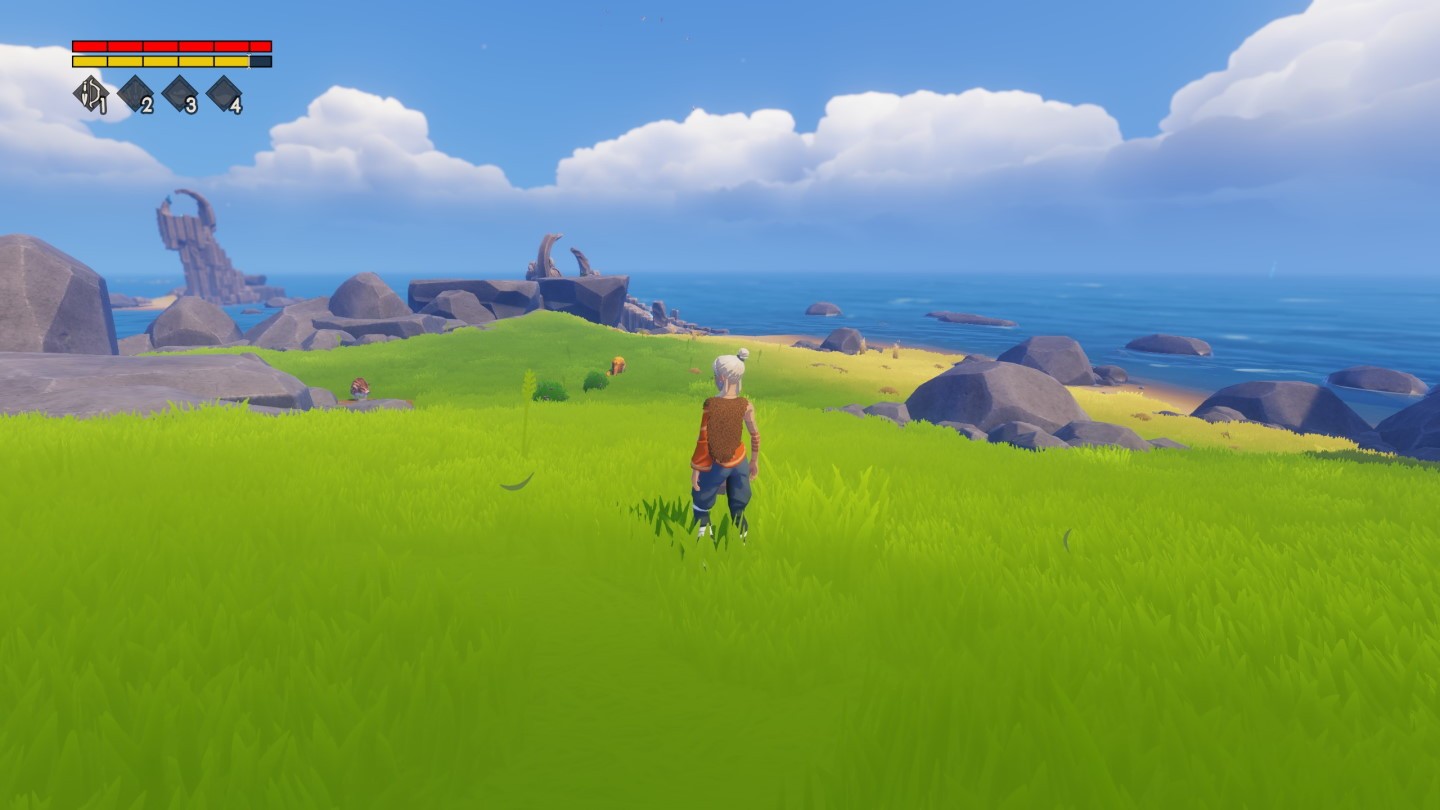Screen dimensions: 1440x810
Task: Click the crab creature in the grass
Action: [358, 388]
